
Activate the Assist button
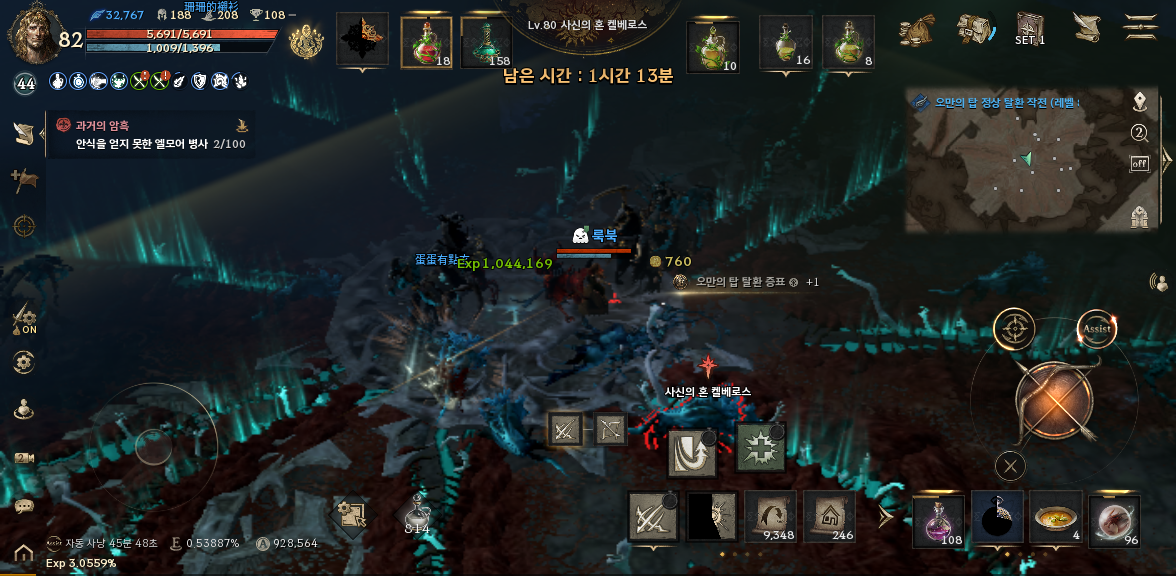1097,329
